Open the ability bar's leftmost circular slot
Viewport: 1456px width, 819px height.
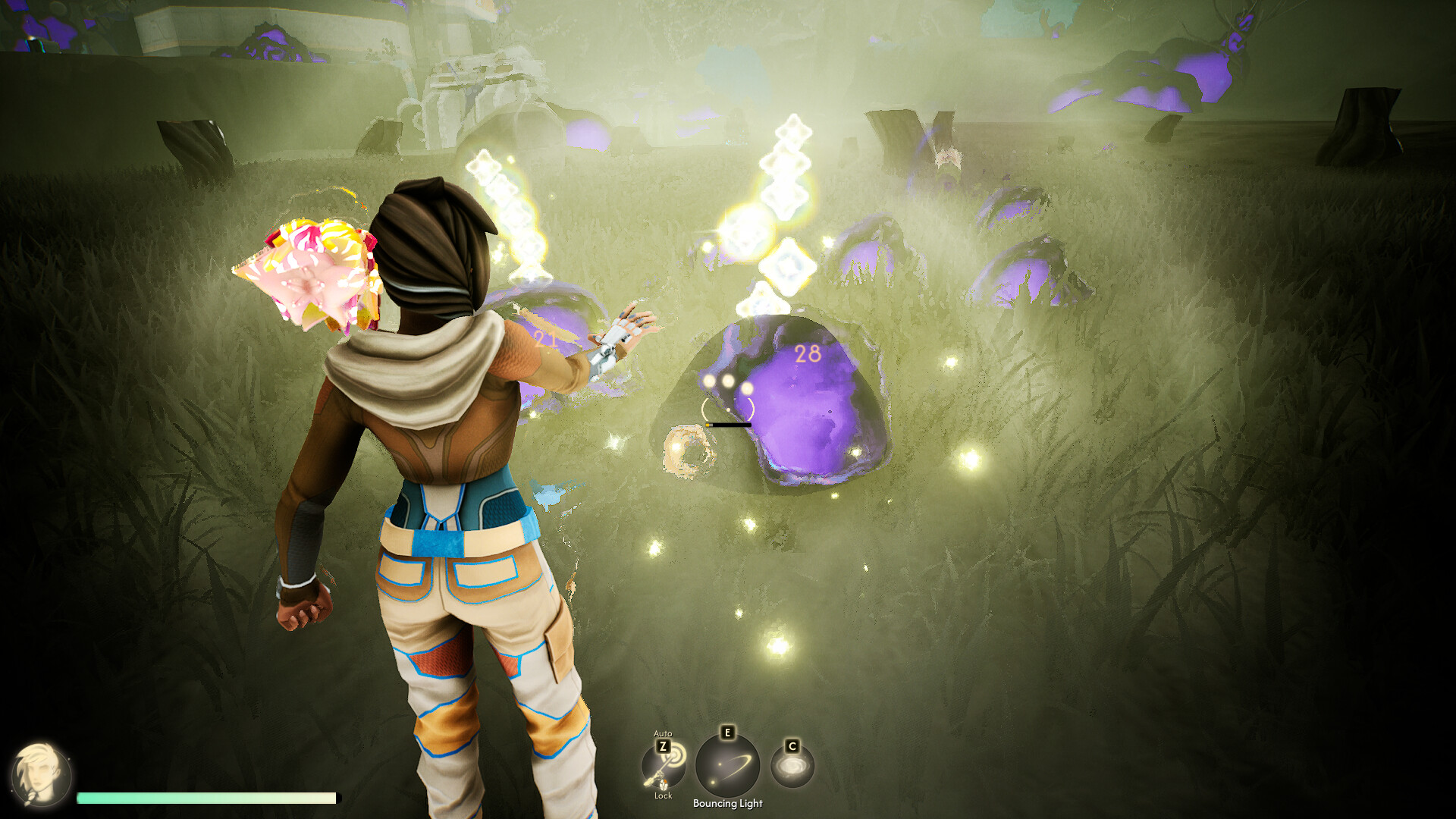click(663, 767)
